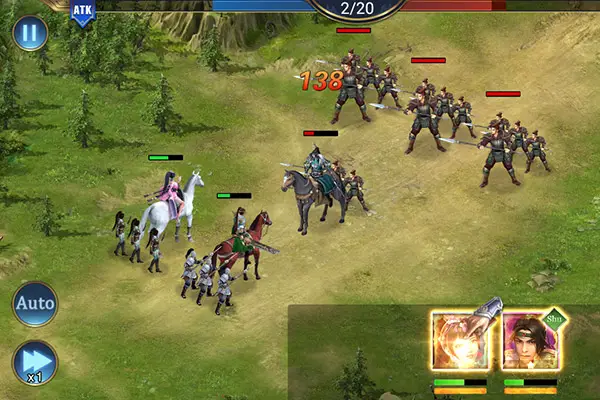600x400 pixels.
Task: Change the x1 battle speed
Action: pos(34,361)
